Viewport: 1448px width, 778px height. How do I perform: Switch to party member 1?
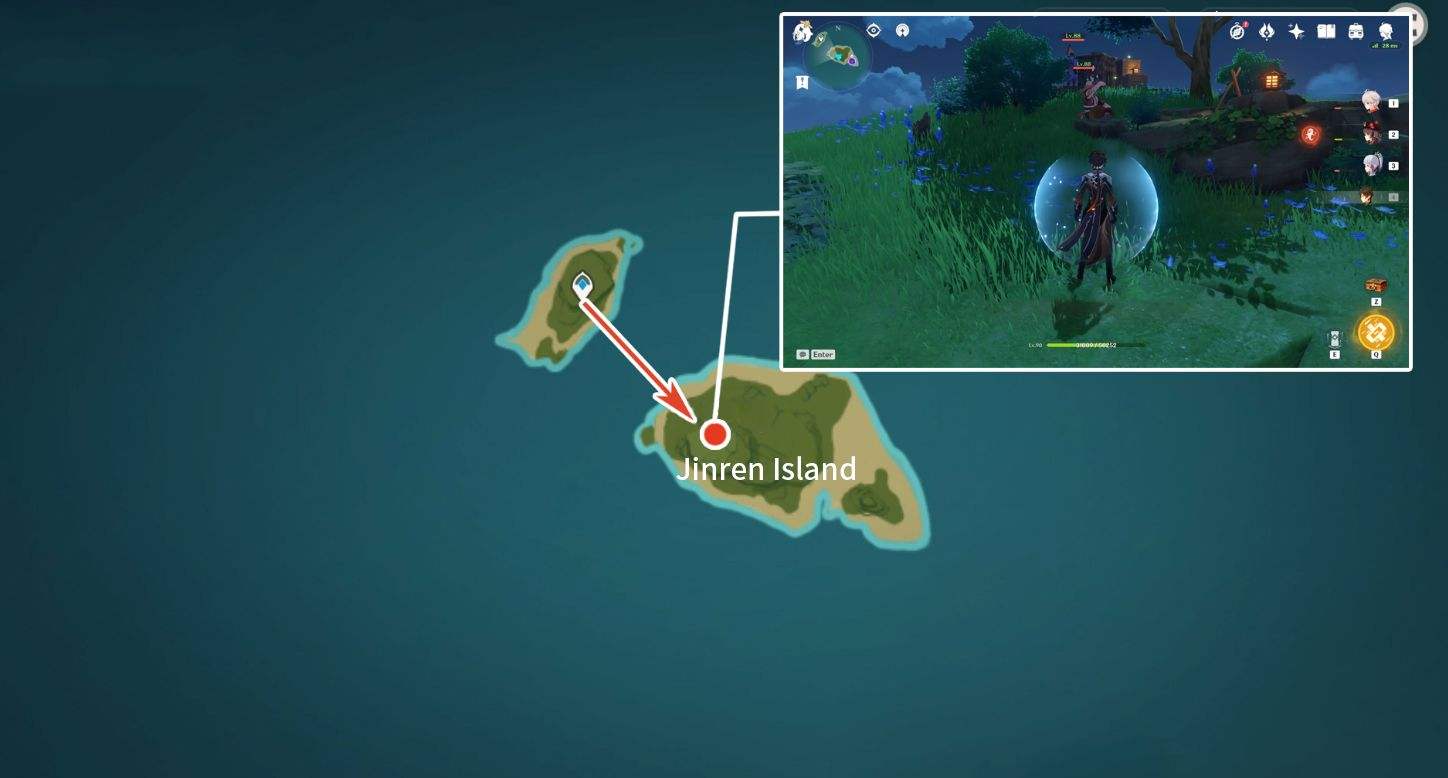coord(1372,100)
